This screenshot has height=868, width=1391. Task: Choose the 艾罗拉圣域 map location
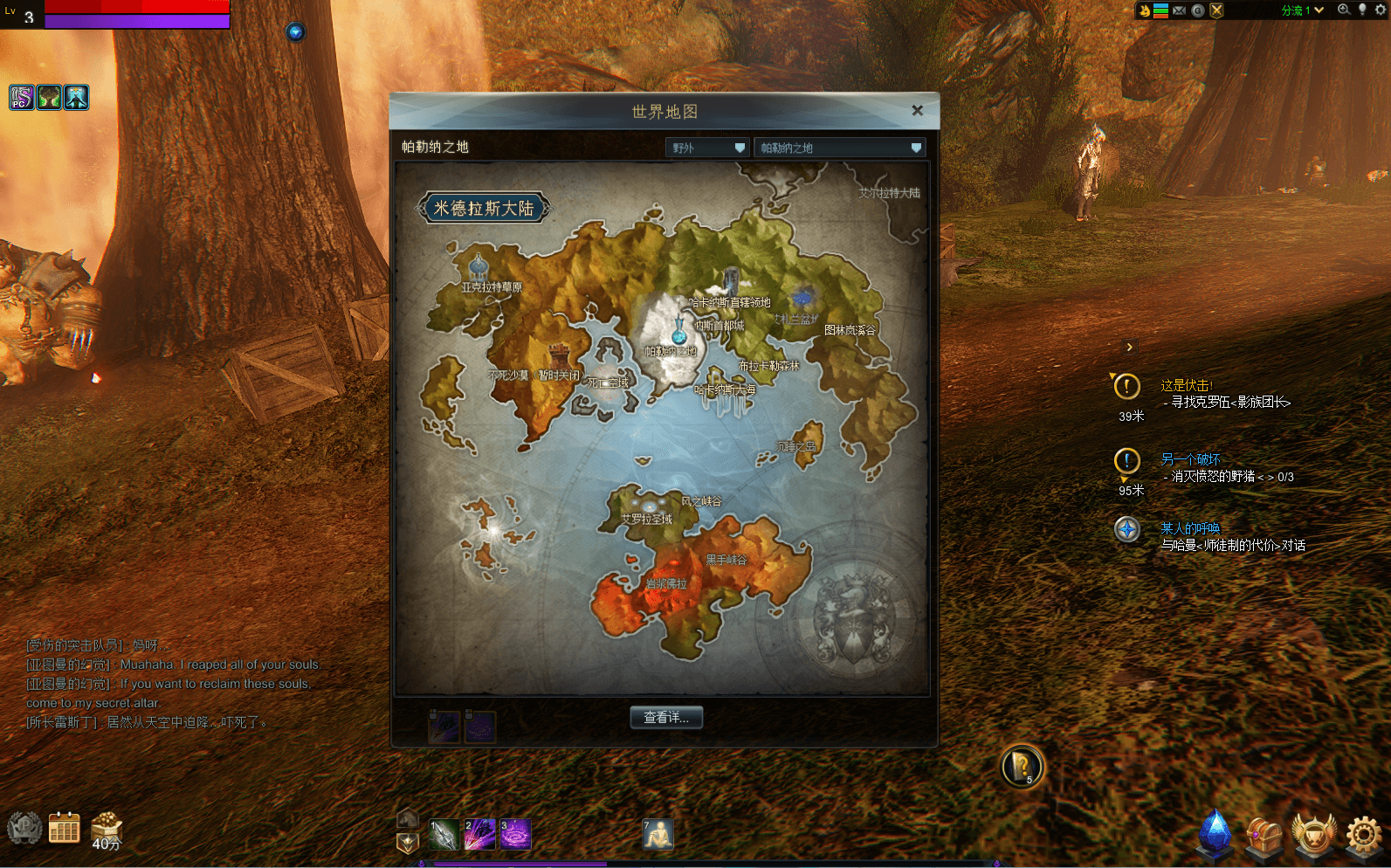click(x=647, y=518)
